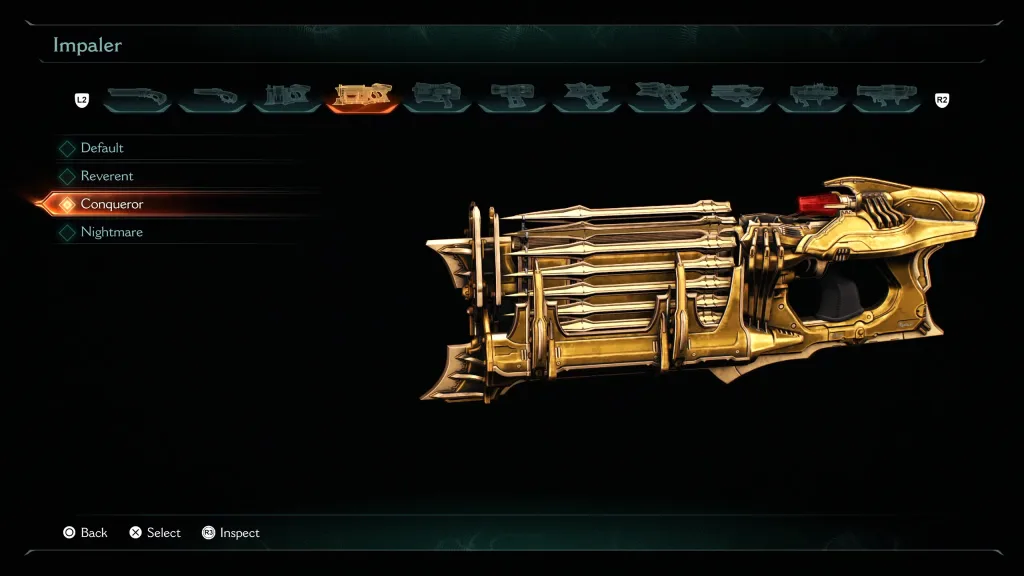The width and height of the screenshot is (1024, 576).
Task: Choose the Reverent skin
Action: pos(107,176)
